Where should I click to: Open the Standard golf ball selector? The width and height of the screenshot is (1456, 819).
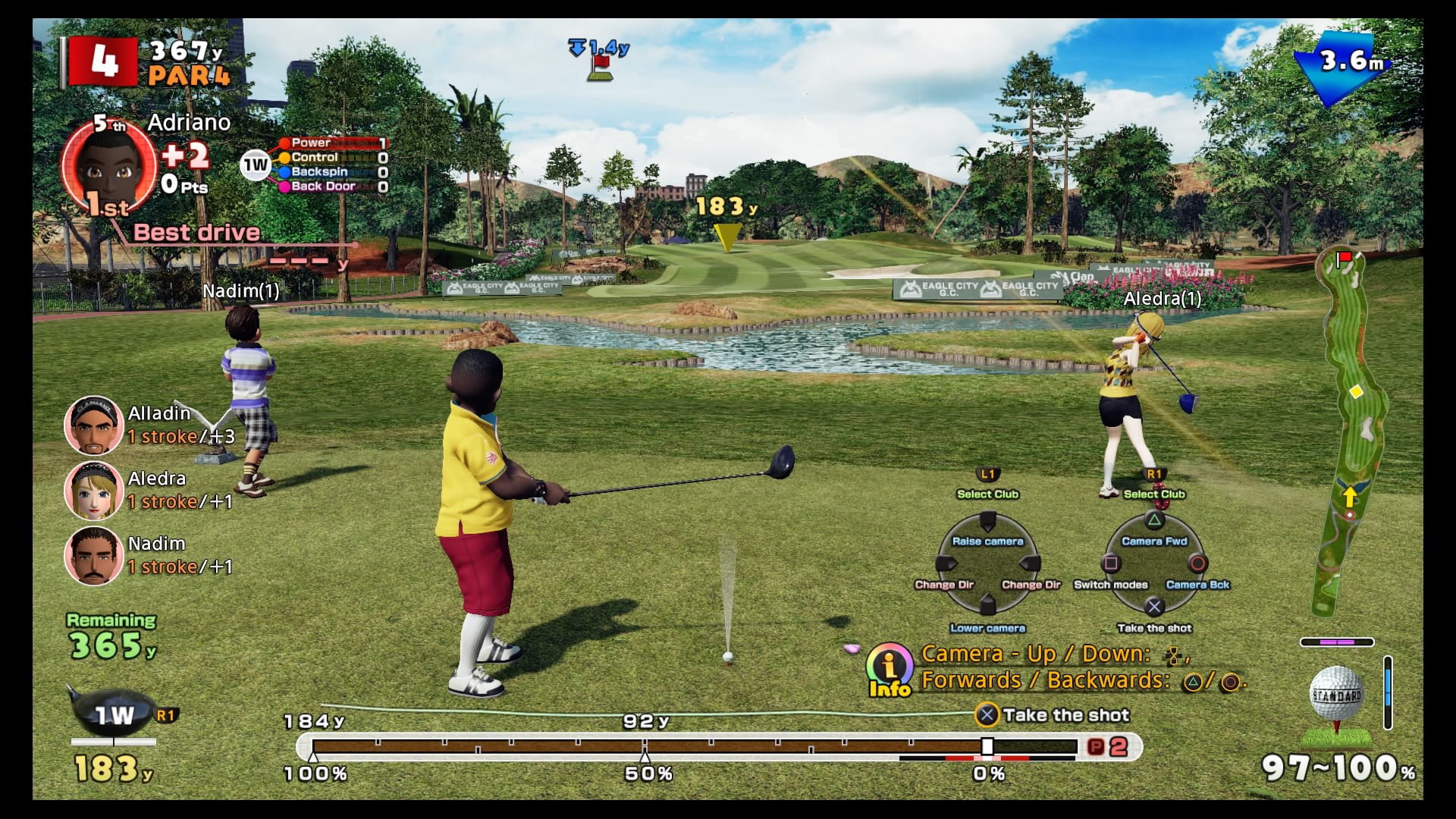[1336, 694]
